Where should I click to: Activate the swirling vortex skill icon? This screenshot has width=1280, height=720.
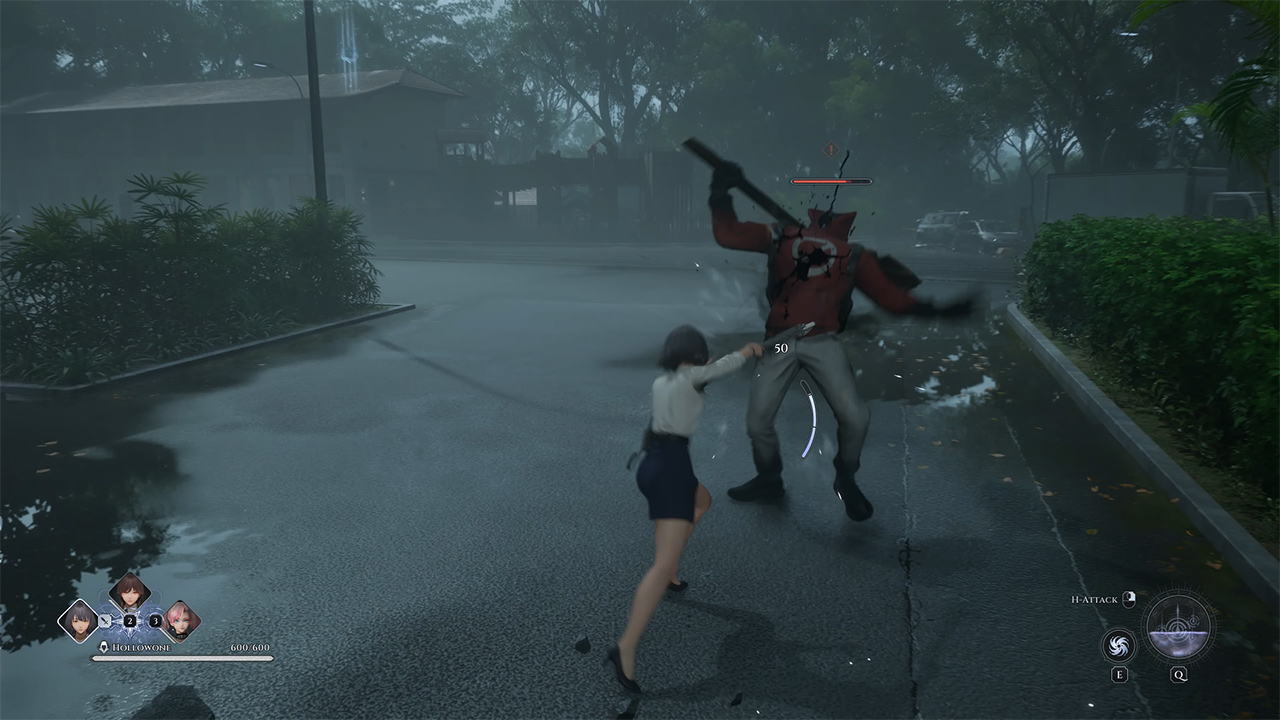1119,644
